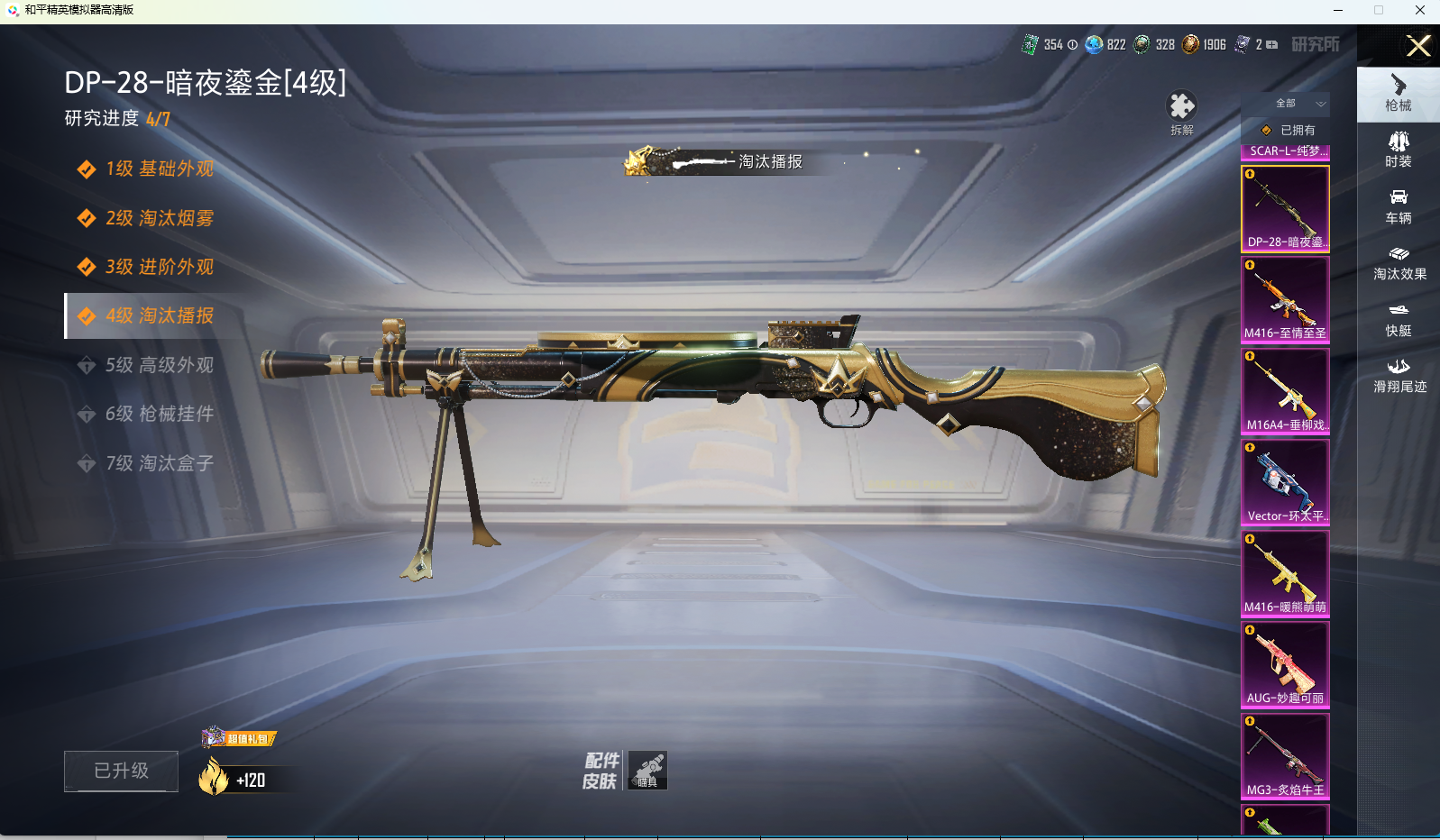Choose level 3 进阶外观 entry
The width and height of the screenshot is (1440, 840).
tap(159, 267)
